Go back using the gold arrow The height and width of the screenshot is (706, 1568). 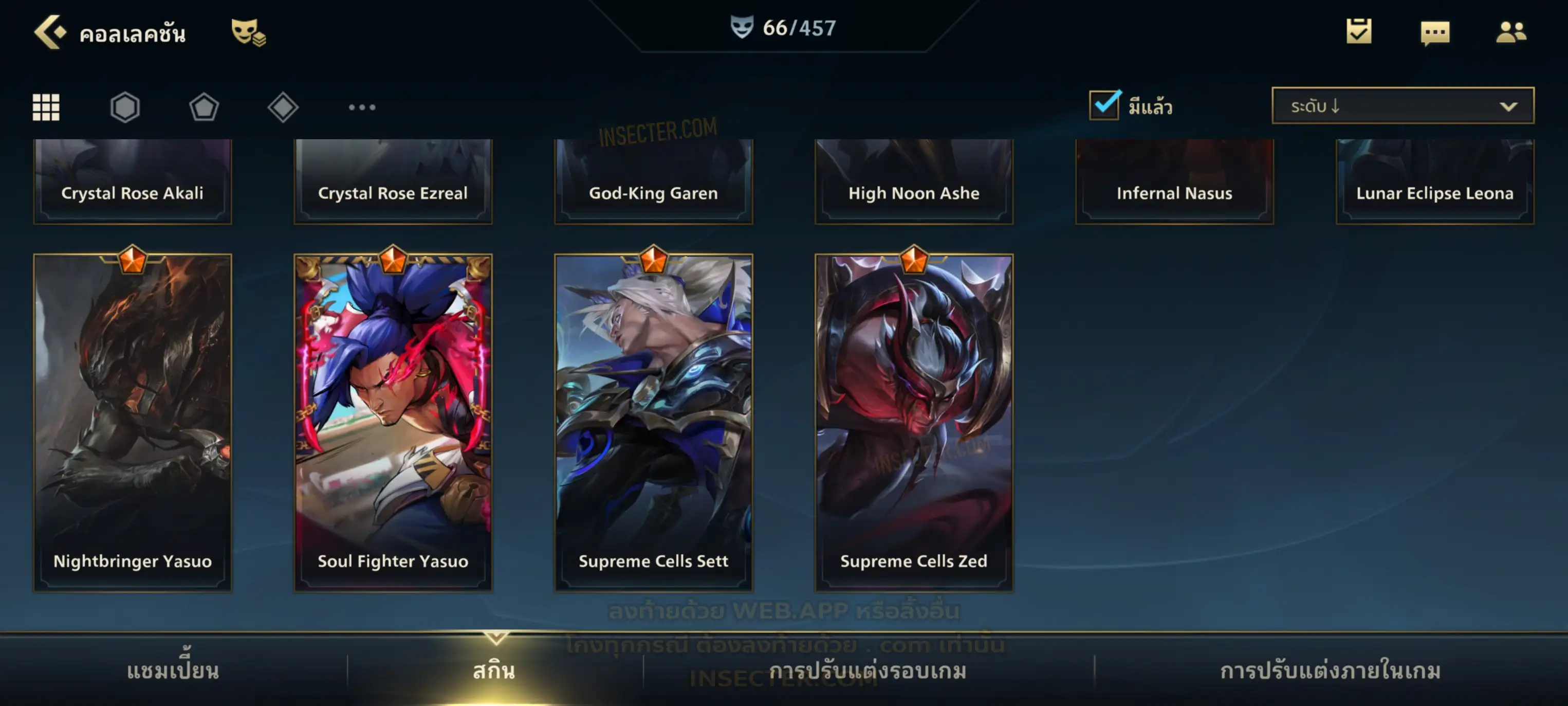click(x=49, y=32)
